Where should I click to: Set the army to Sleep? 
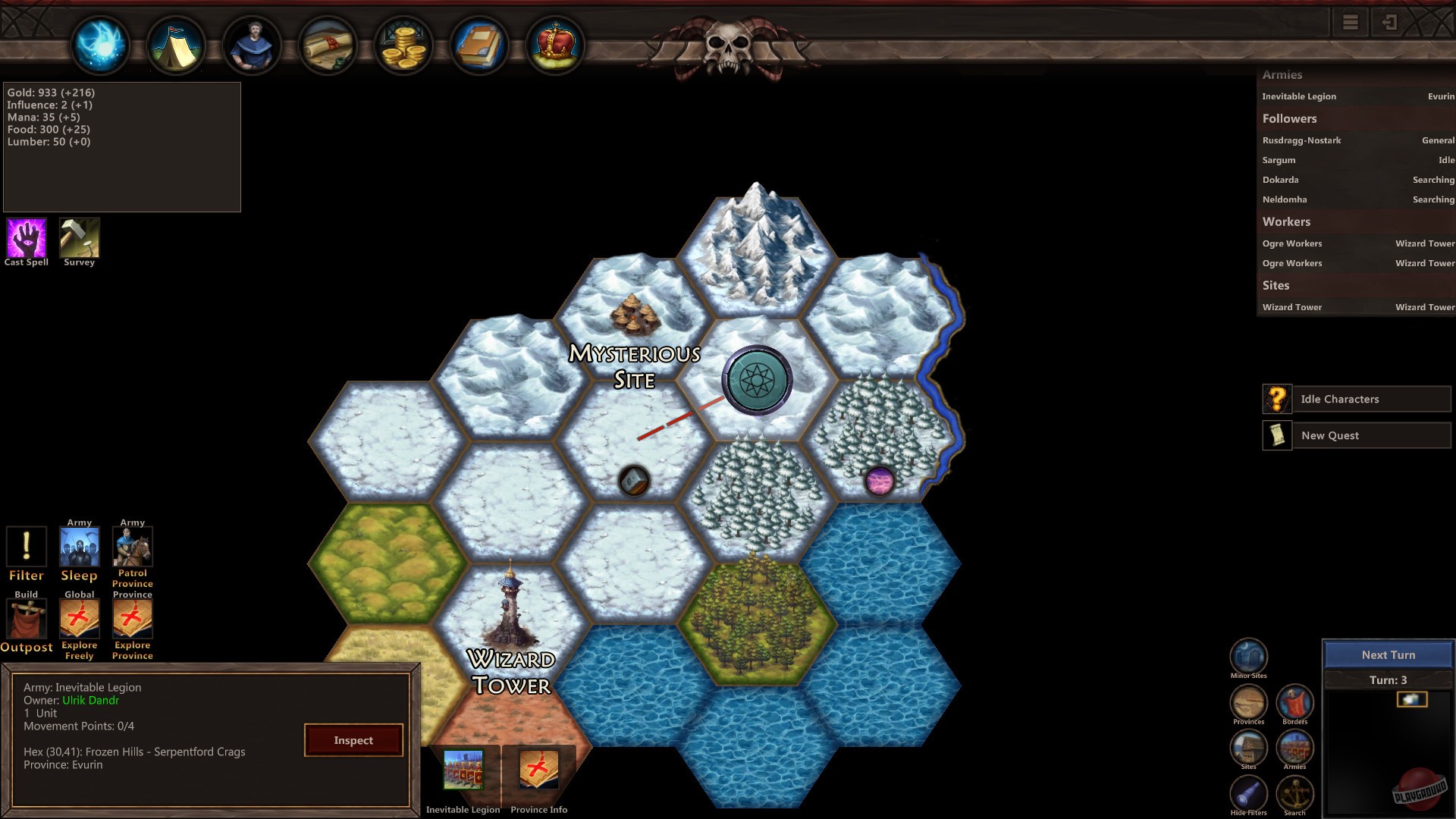[79, 544]
